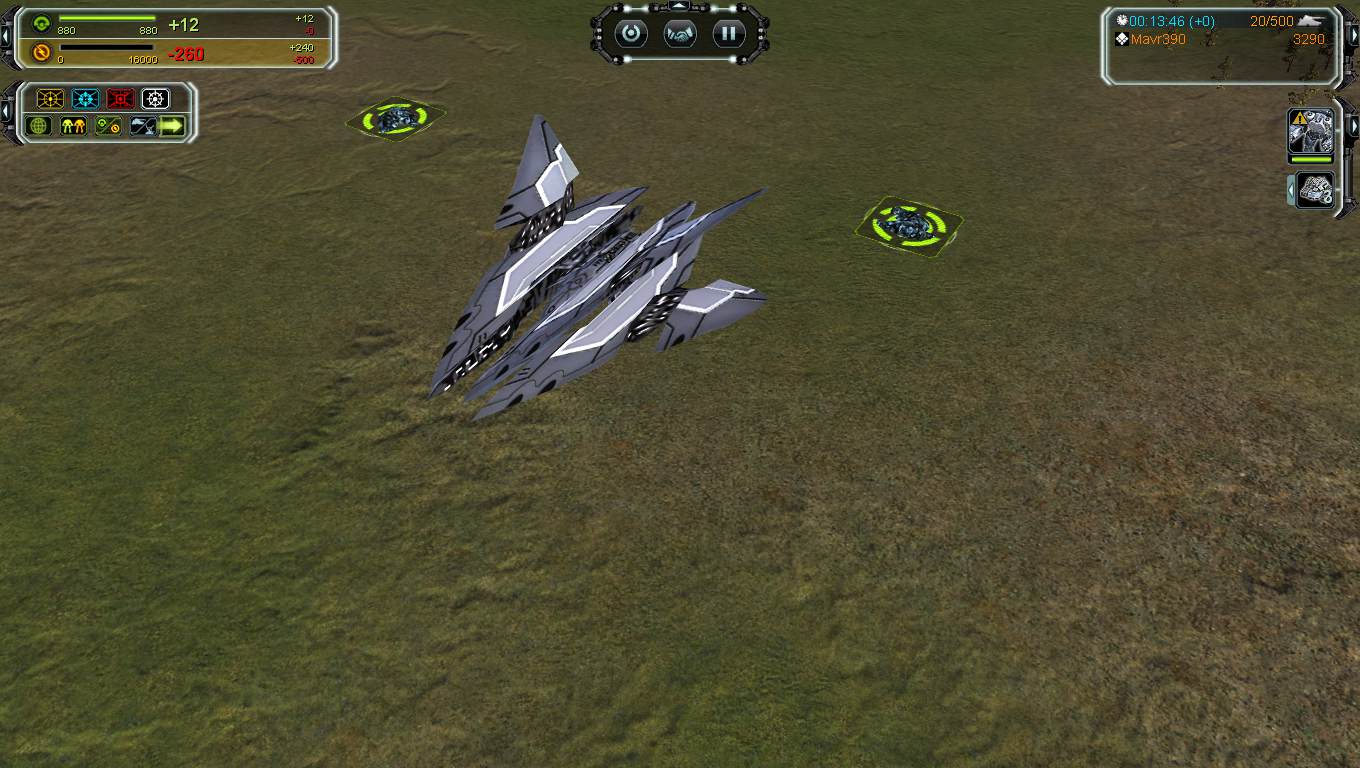Select player Mavr390 in the score panel

(1158, 40)
